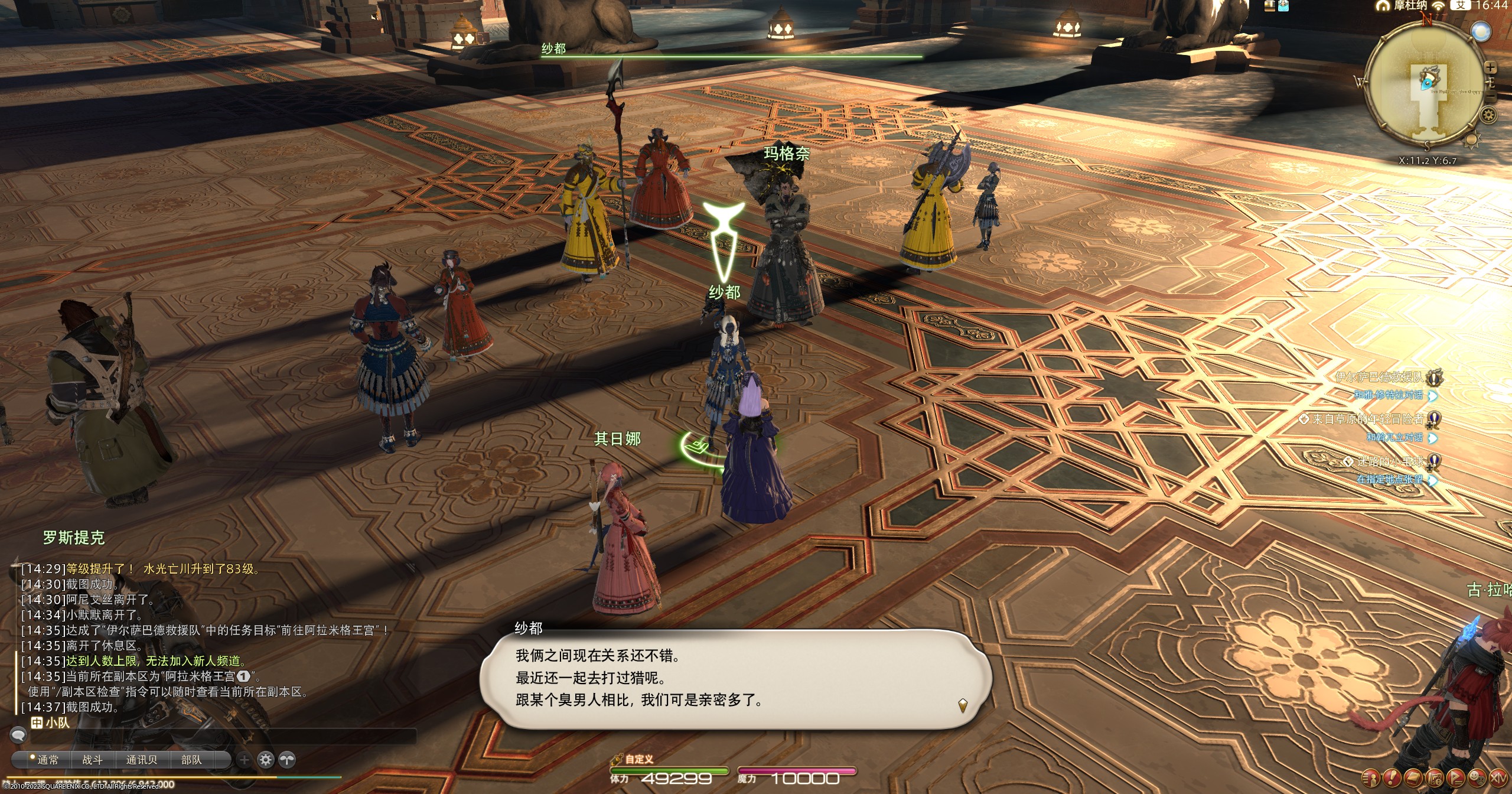Click the sprout novice network icon
This screenshot has height=794, width=1512.
point(286,760)
